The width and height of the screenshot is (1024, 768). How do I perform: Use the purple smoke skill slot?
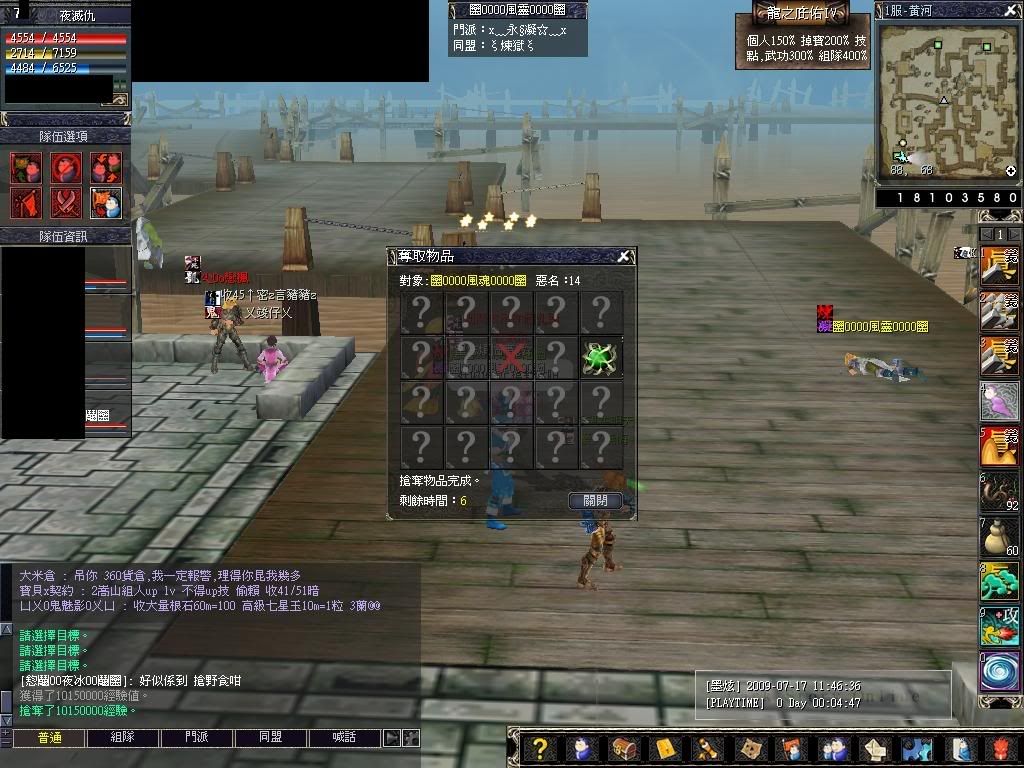coord(998,402)
